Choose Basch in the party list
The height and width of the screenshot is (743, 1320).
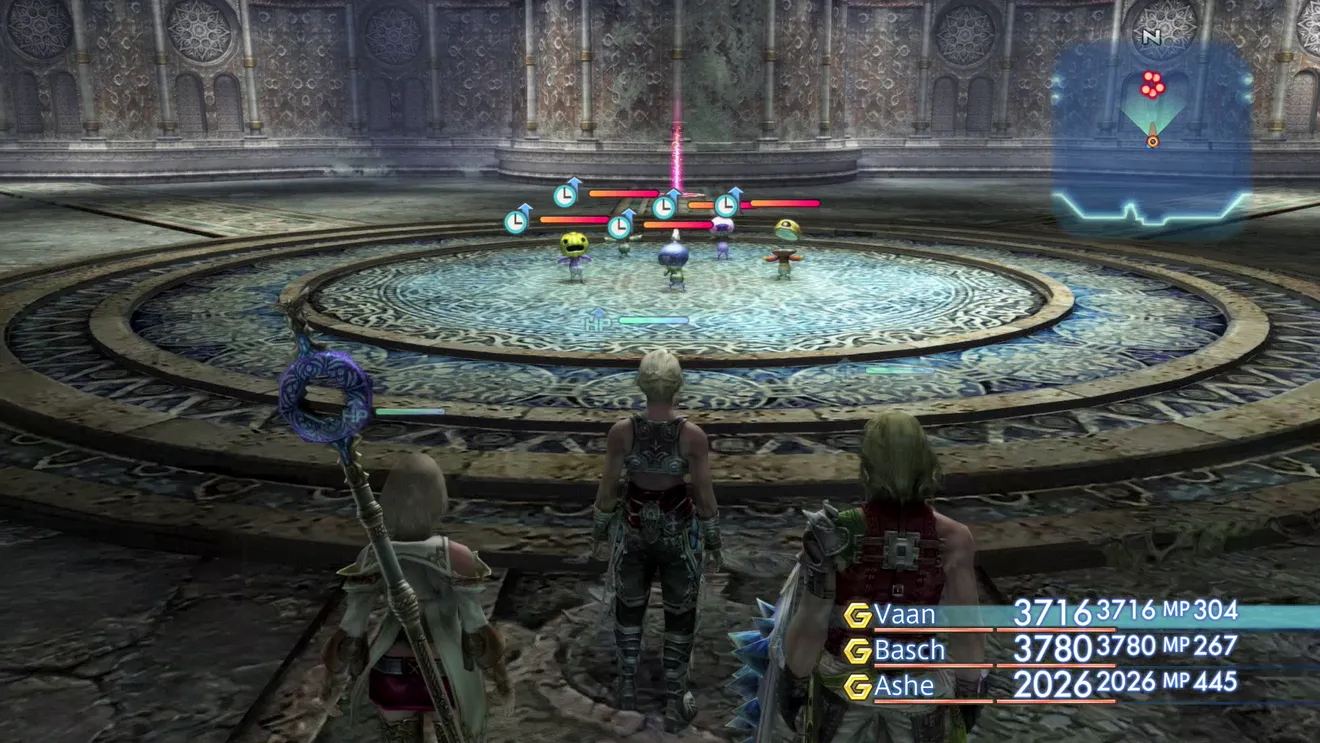(909, 650)
